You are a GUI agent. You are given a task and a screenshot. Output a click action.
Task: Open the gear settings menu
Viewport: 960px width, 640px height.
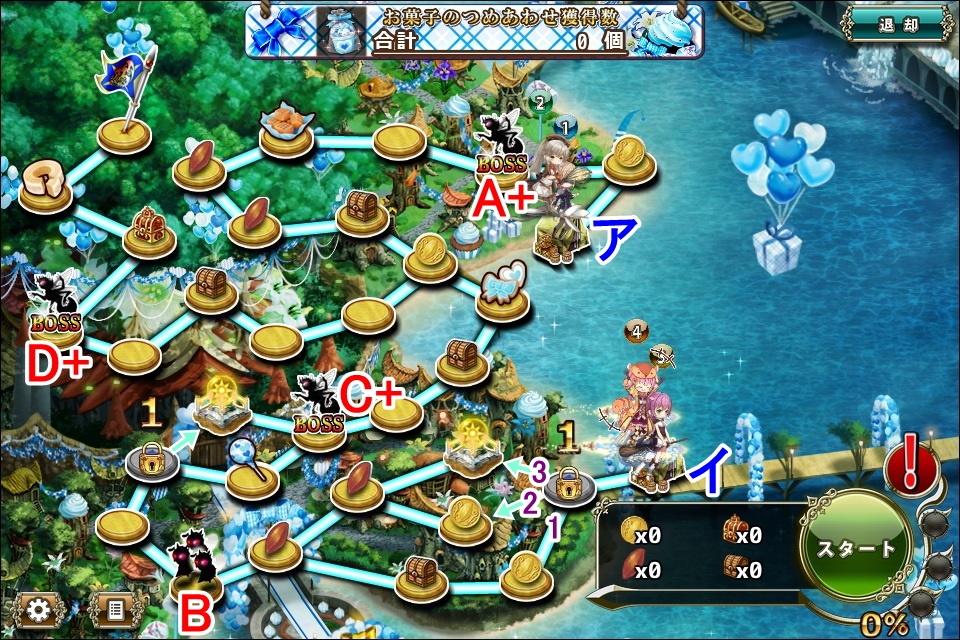click(x=39, y=608)
